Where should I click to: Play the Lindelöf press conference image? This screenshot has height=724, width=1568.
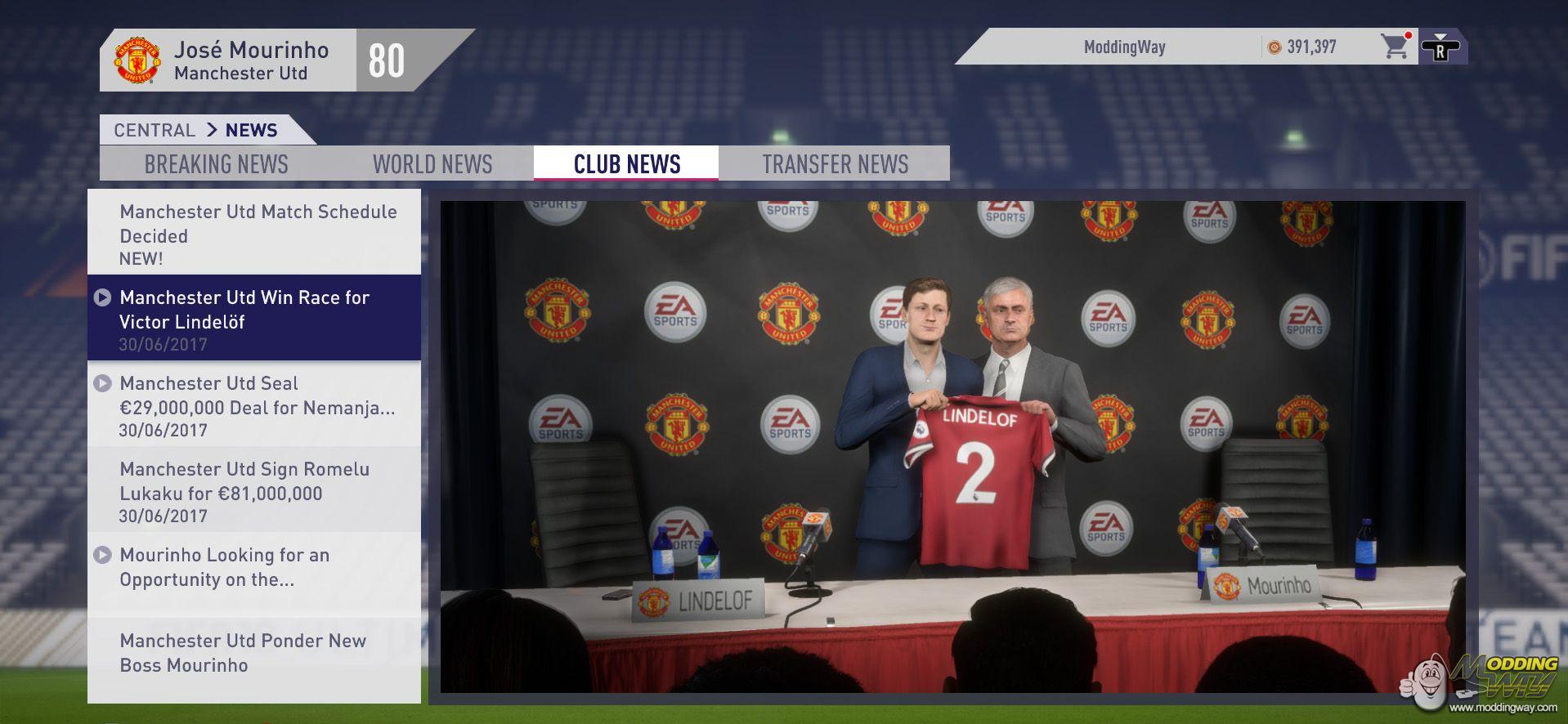[952, 447]
